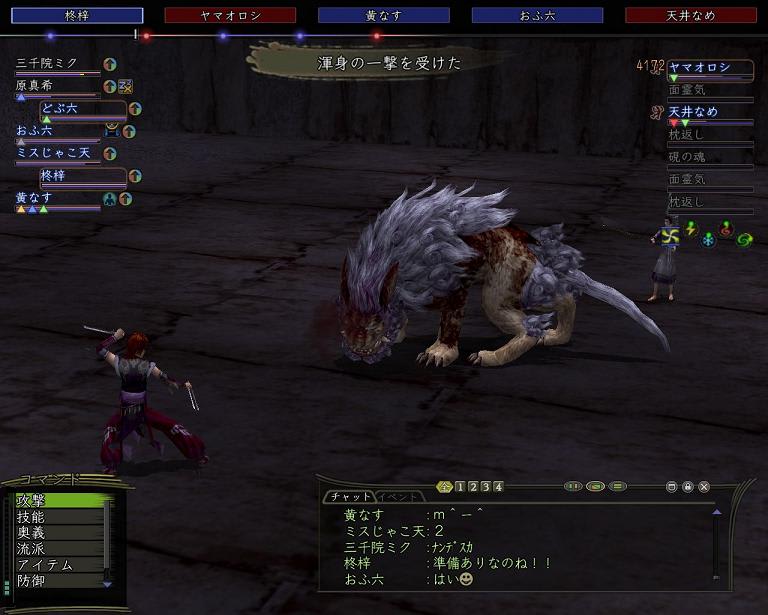768x615 pixels.
Task: Toggle the chat window lock icon
Action: [x=688, y=487]
